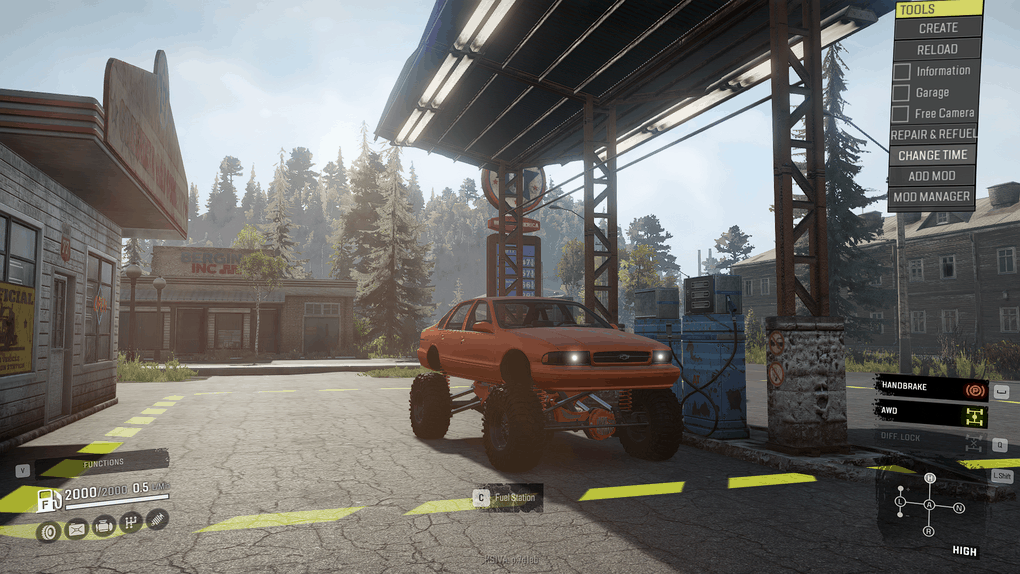
Task: Click the tire status icon
Action: [x=48, y=531]
